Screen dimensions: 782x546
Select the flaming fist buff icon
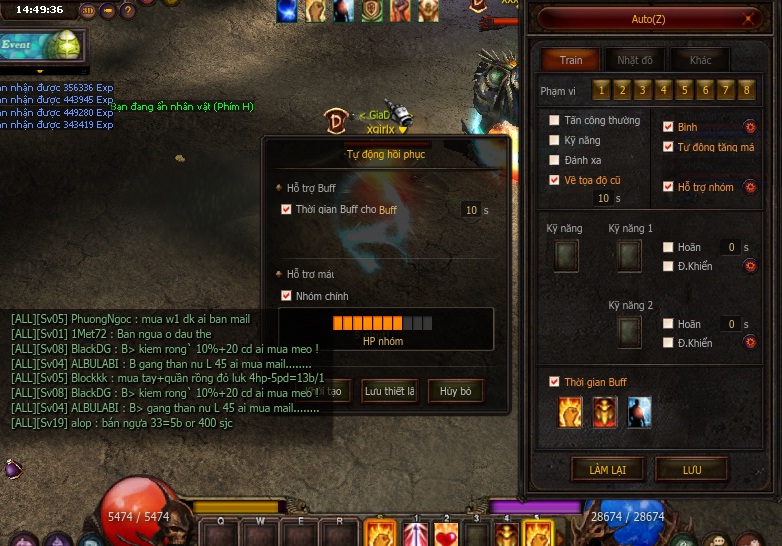click(x=571, y=411)
